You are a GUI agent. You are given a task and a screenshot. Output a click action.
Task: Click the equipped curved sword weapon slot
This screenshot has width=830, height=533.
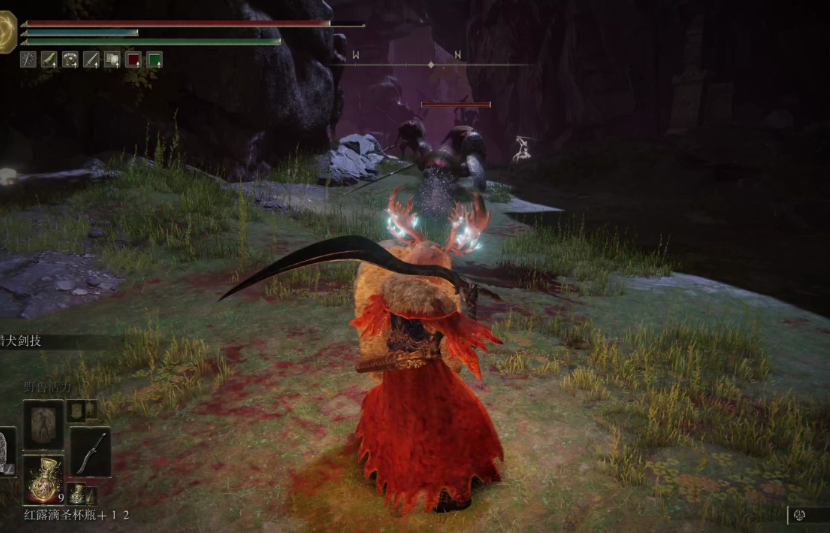90,451
